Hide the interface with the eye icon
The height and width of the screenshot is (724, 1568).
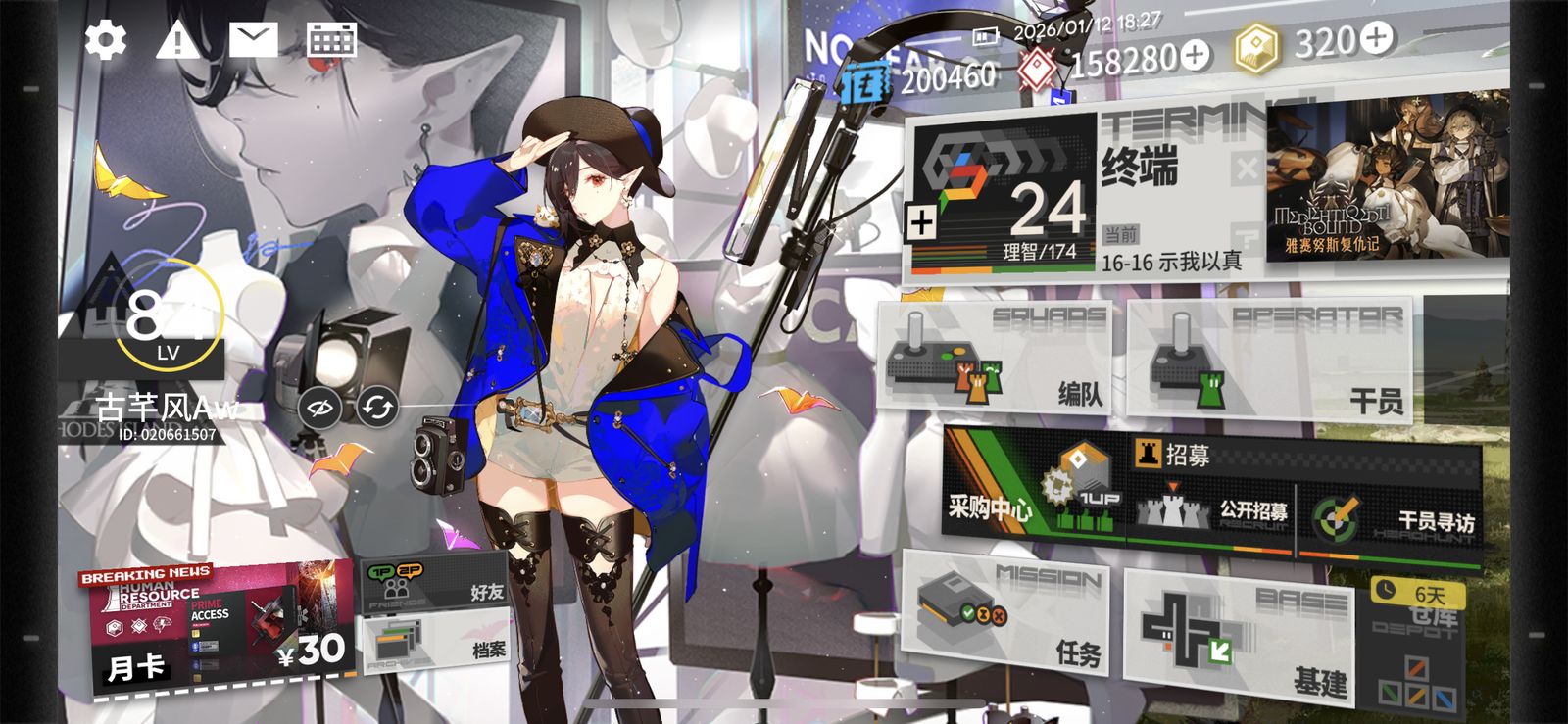(320, 408)
